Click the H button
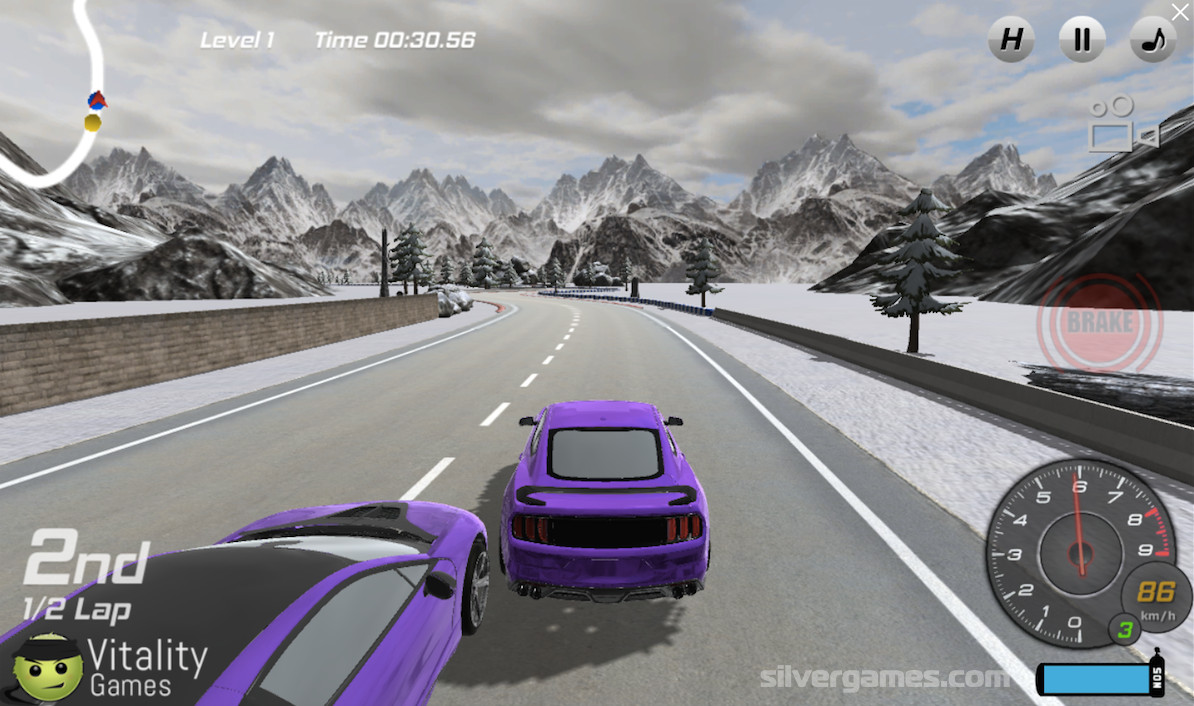The image size is (1194, 706). tap(1011, 40)
